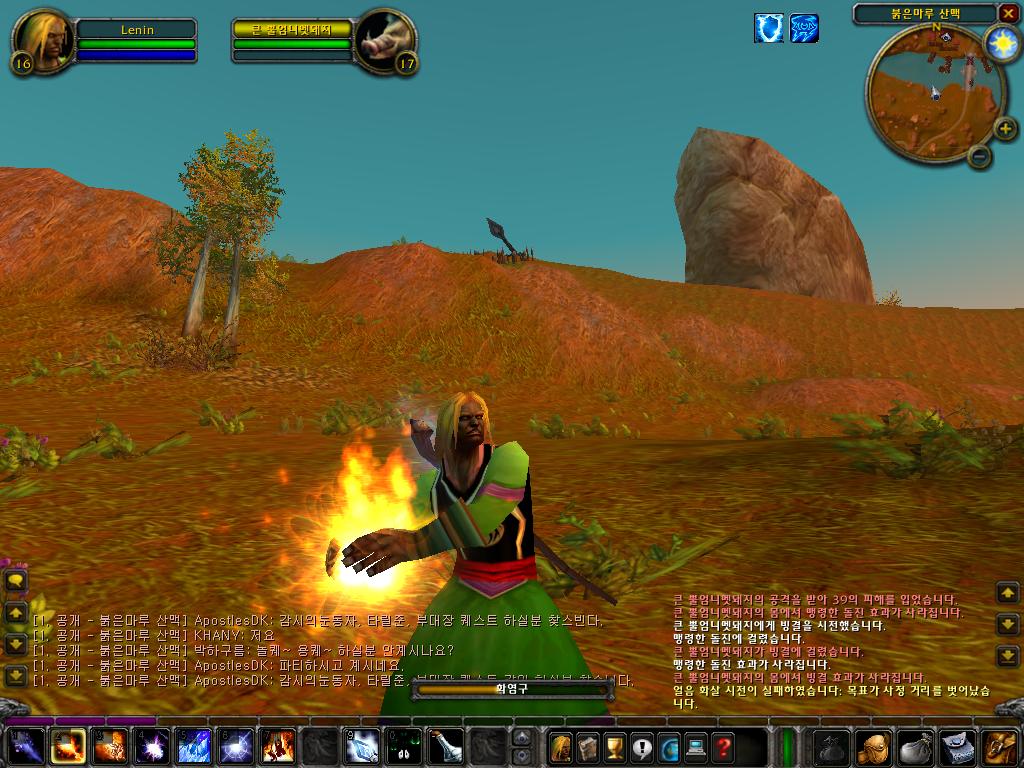Open the spellbook from the micro menu
Image resolution: width=1024 pixels, height=768 pixels.
click(x=587, y=747)
